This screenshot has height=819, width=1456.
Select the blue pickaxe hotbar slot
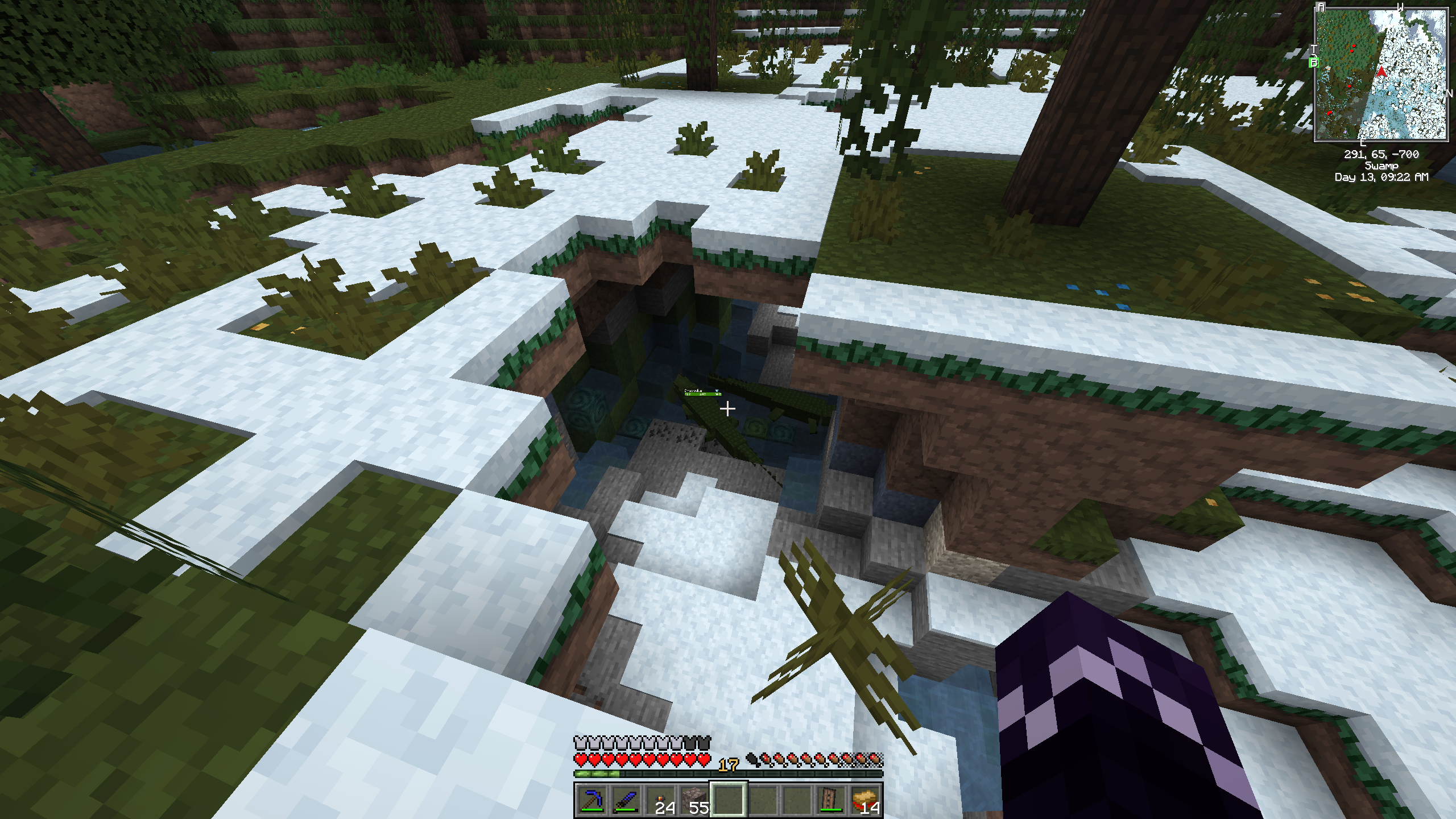coord(590,800)
